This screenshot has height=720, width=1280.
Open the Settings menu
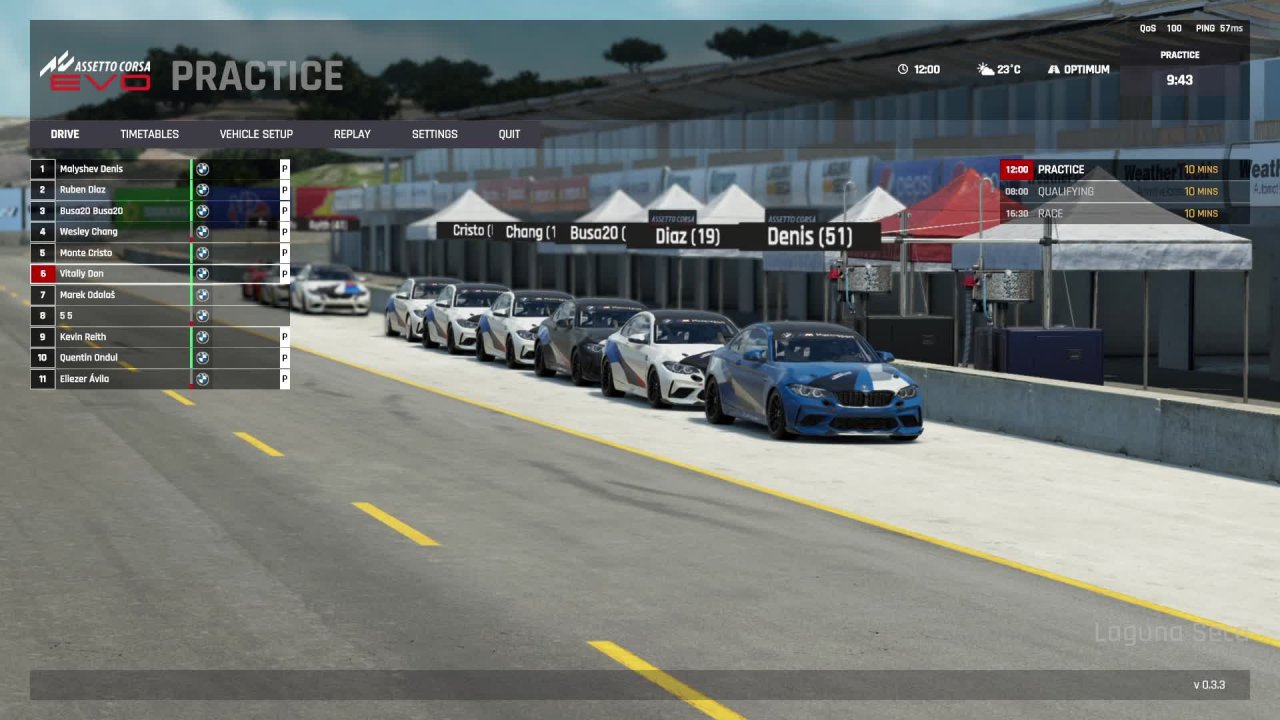pos(434,134)
